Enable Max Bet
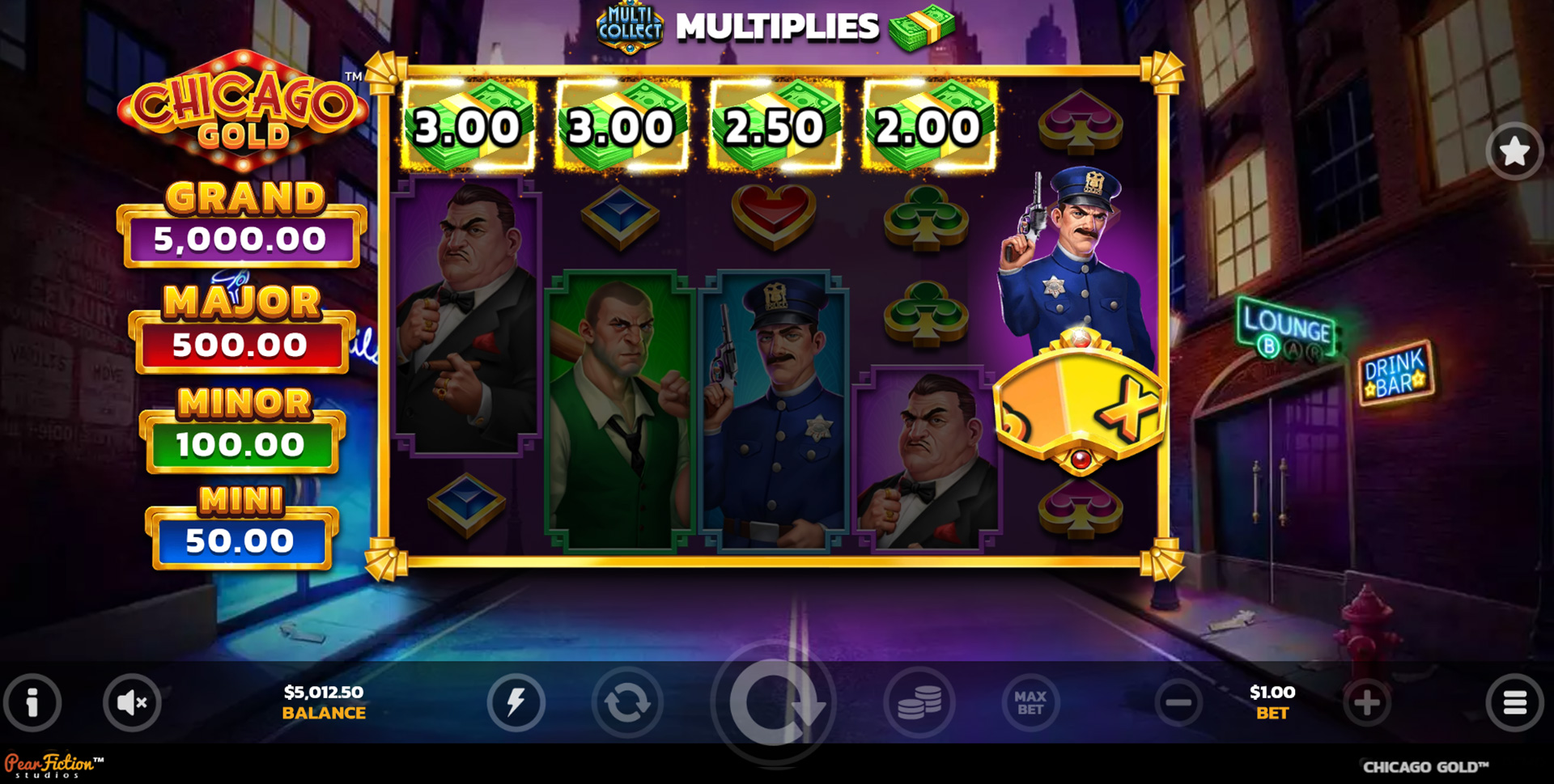1554x784 pixels. [x=1030, y=702]
